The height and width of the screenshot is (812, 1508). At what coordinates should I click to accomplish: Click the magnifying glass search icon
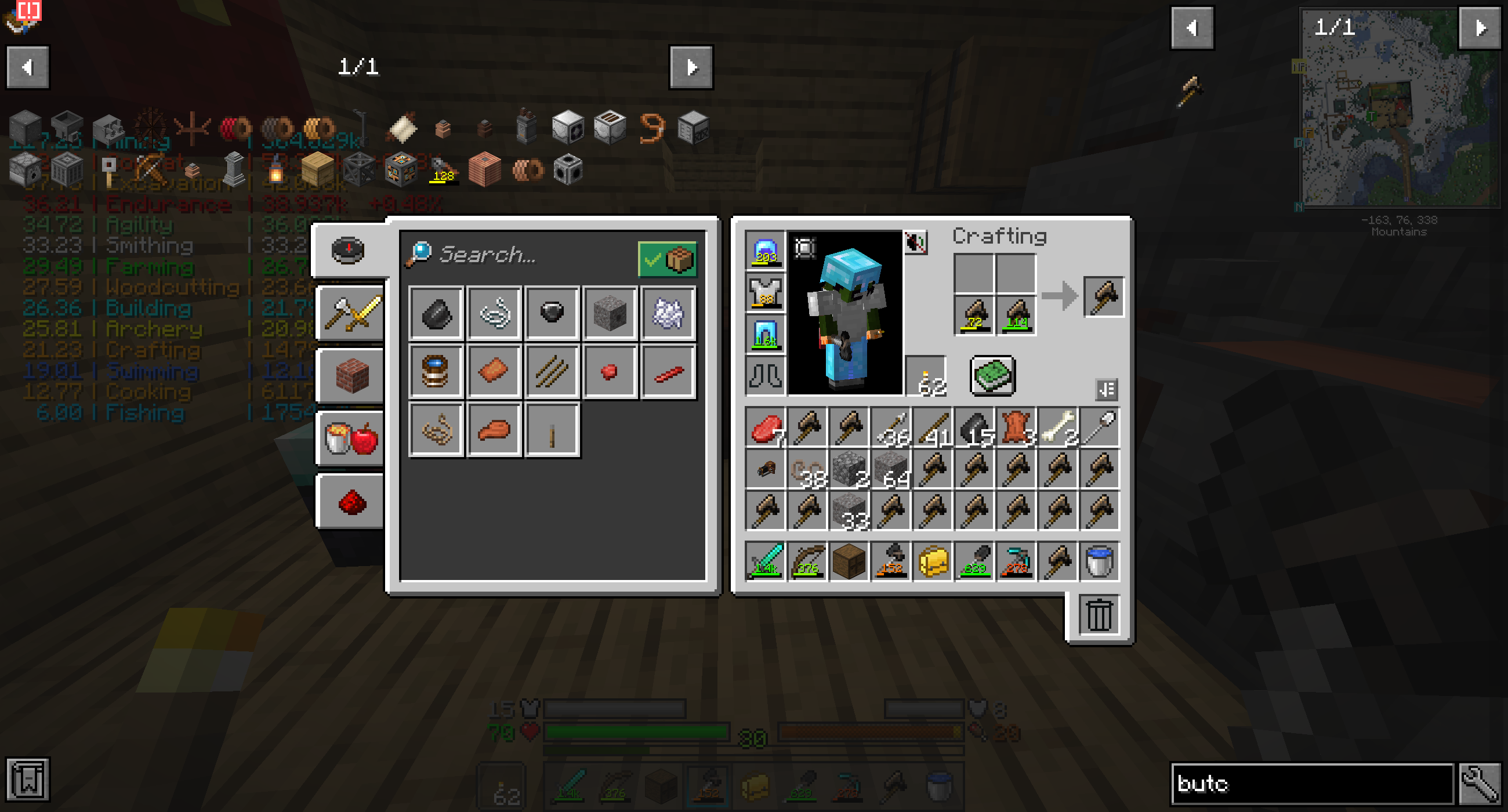pos(418,255)
